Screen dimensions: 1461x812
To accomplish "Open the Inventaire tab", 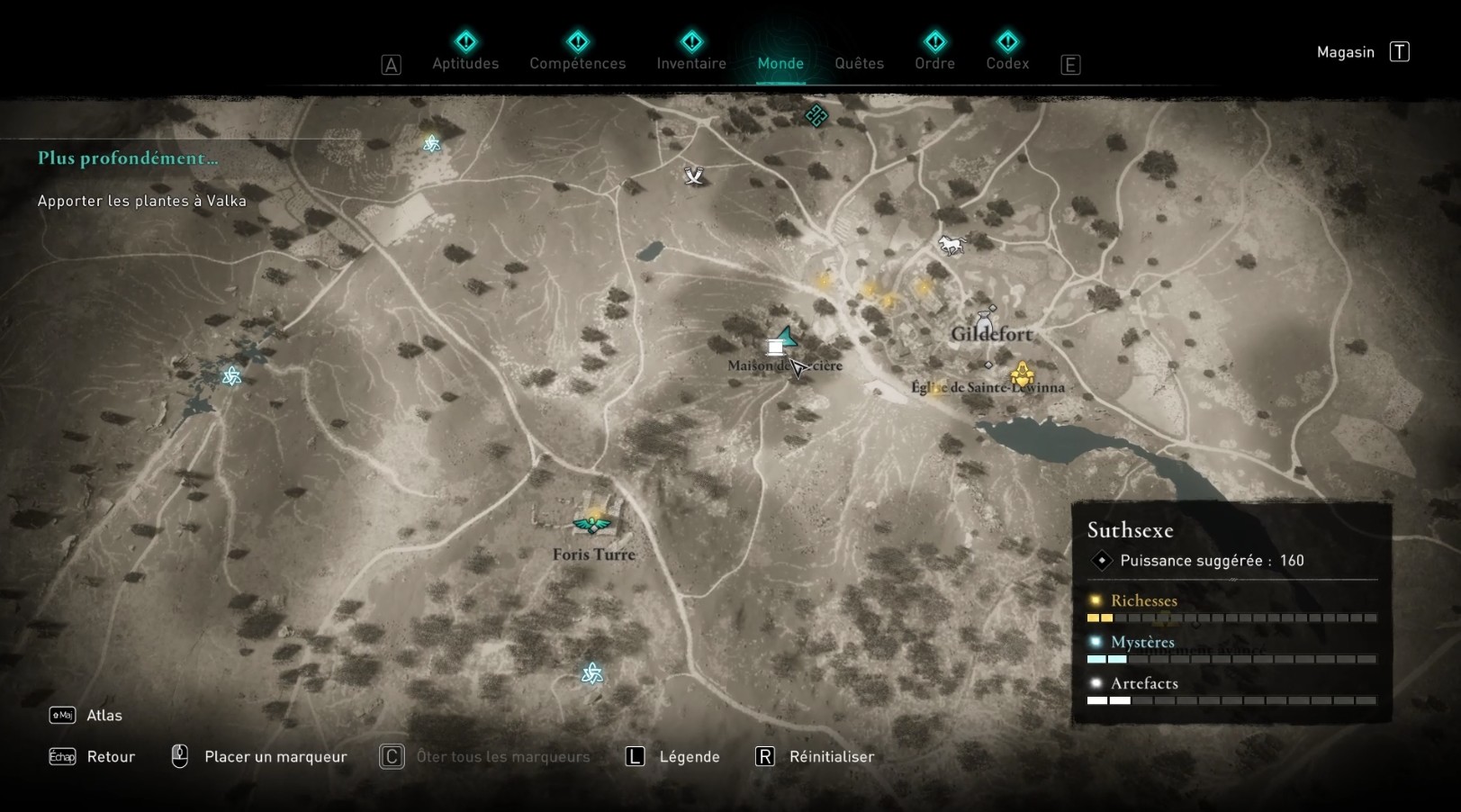I will (691, 63).
